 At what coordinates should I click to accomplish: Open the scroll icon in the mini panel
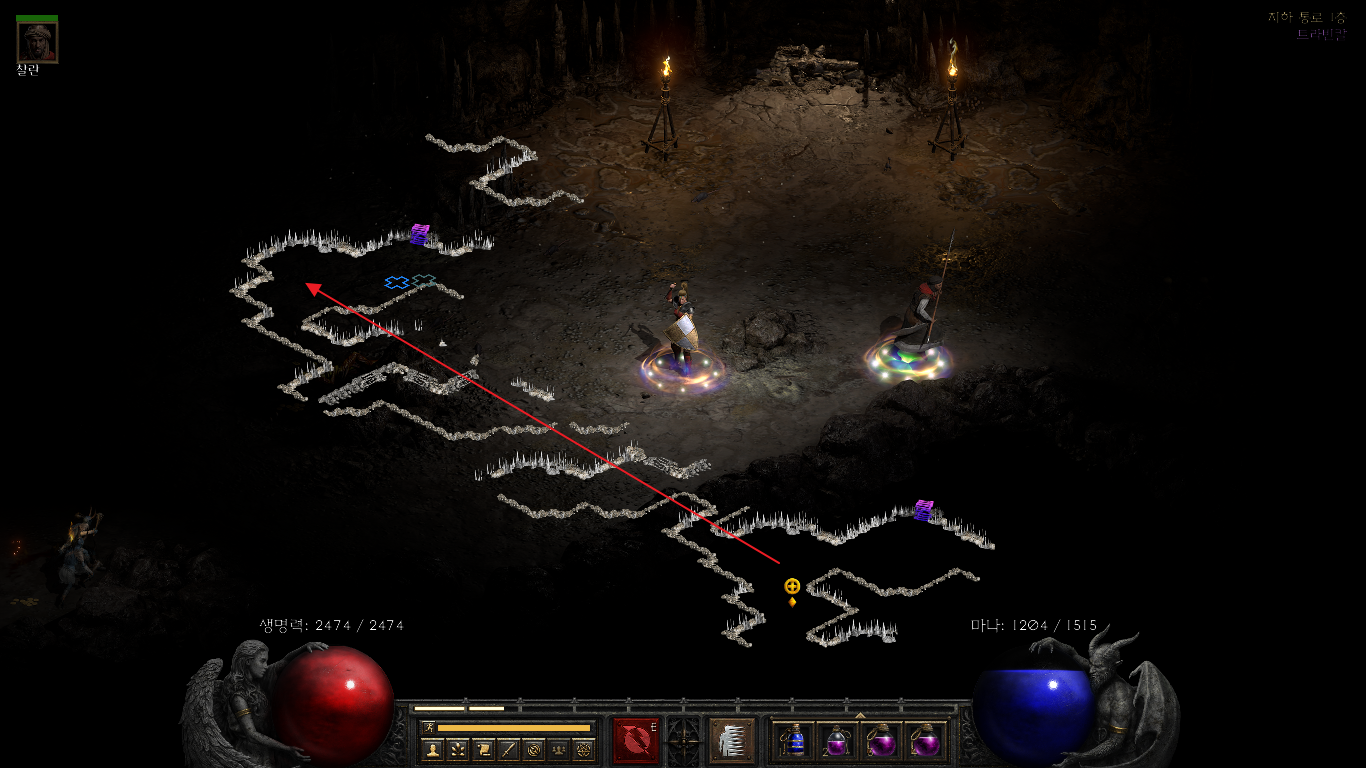pos(483,749)
